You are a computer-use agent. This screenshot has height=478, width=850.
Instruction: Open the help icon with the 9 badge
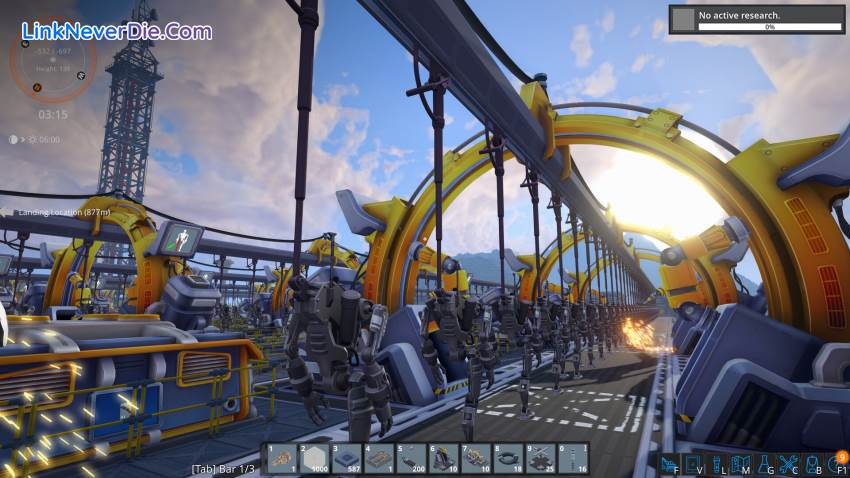(836, 463)
